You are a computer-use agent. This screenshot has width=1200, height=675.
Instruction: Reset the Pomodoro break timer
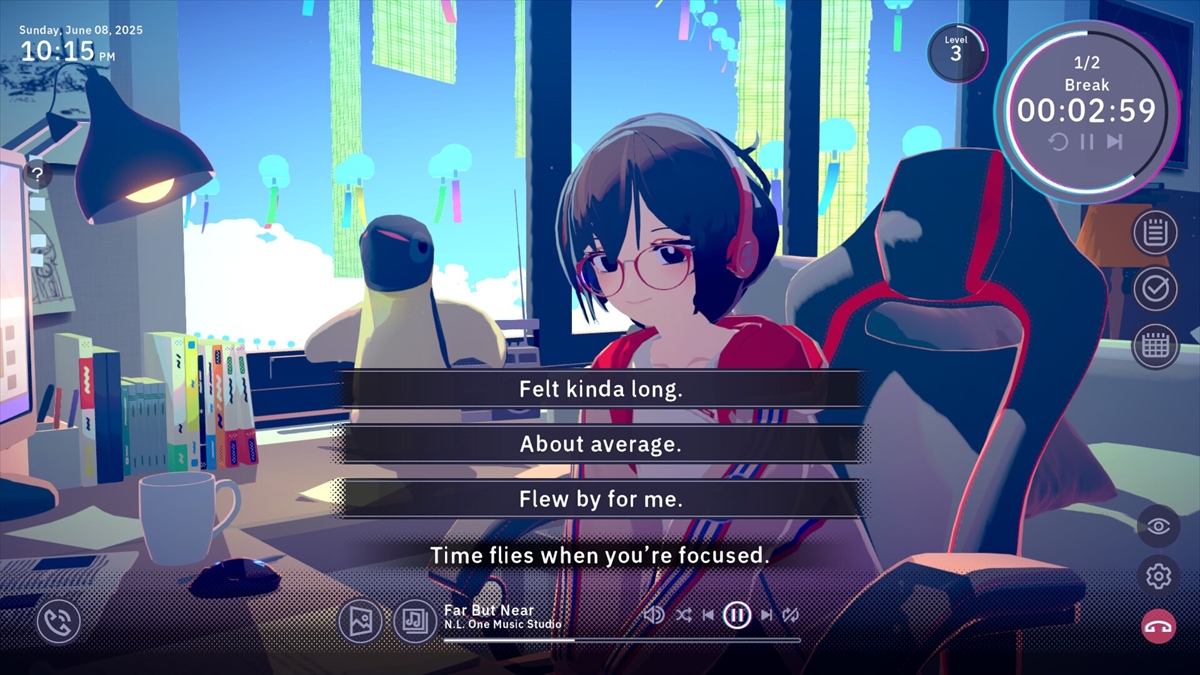pos(1058,142)
